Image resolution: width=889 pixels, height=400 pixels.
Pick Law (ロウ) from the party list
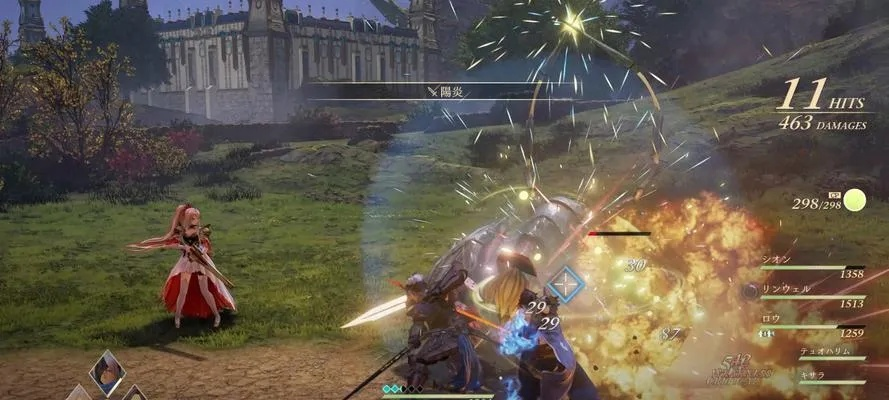coord(771,319)
